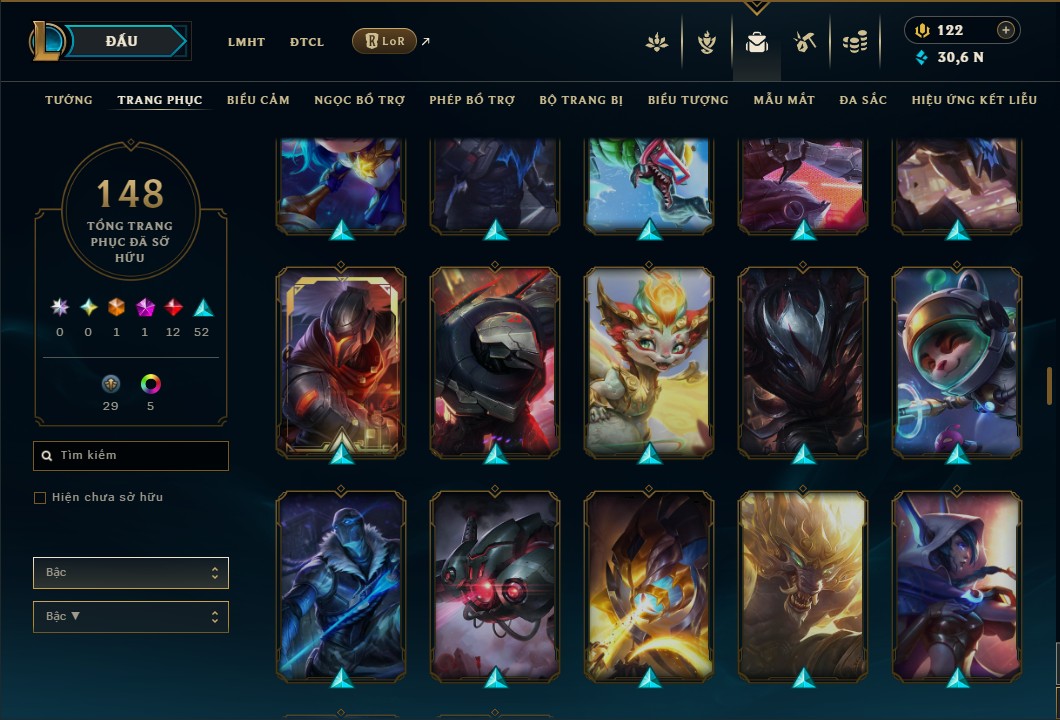Switch to the LMHT game tab
This screenshot has width=1060, height=720.
[246, 42]
